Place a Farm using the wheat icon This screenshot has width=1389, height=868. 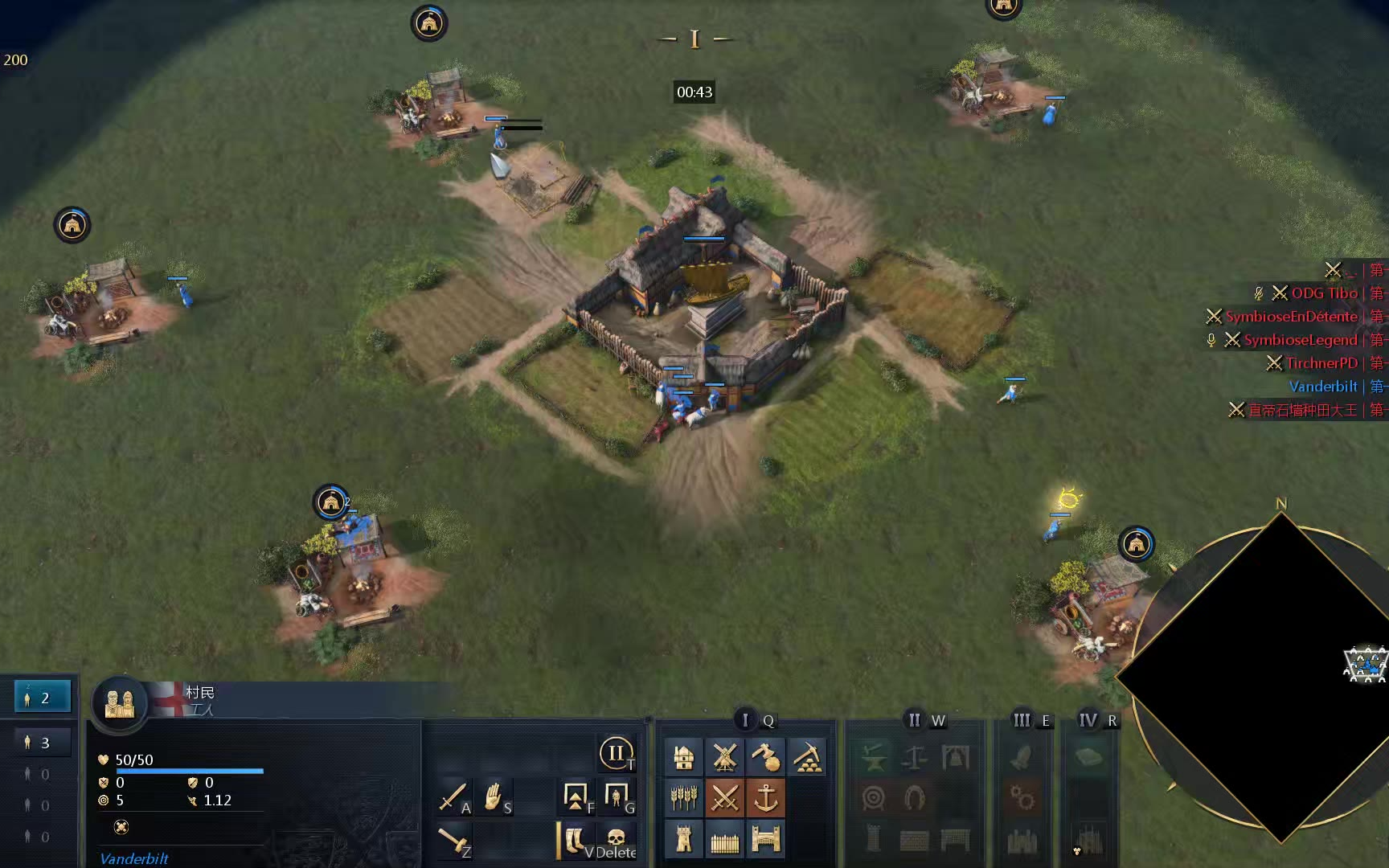click(683, 799)
